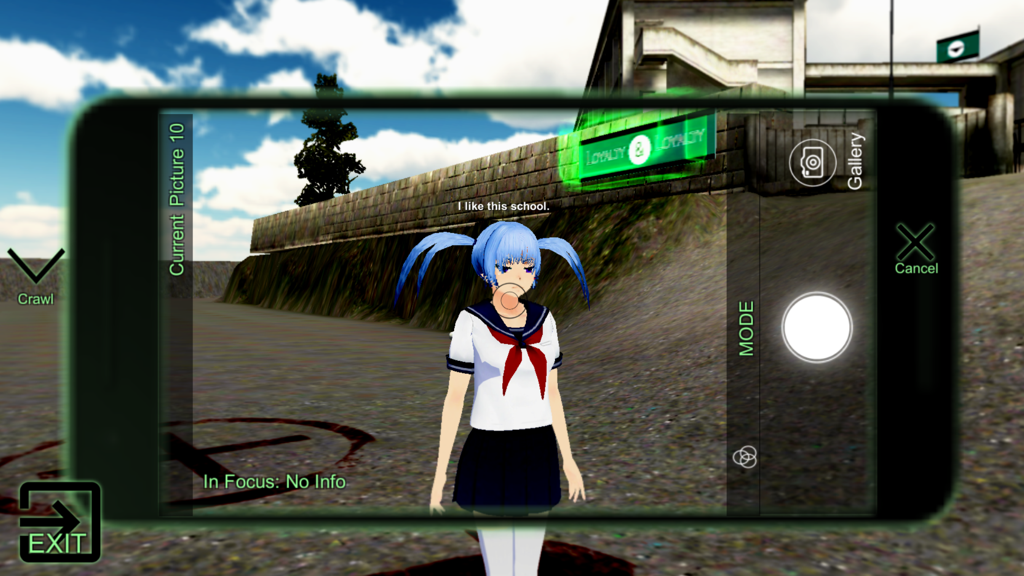Switch the camera MODE
This screenshot has height=576, width=1024.
[746, 328]
